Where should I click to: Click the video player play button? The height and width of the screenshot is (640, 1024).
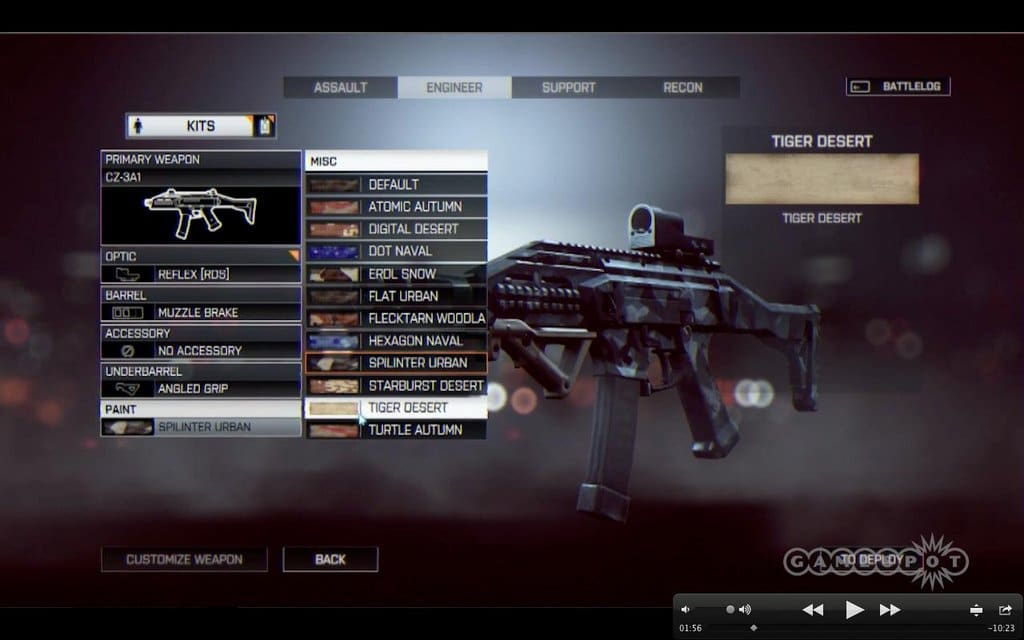[854, 609]
